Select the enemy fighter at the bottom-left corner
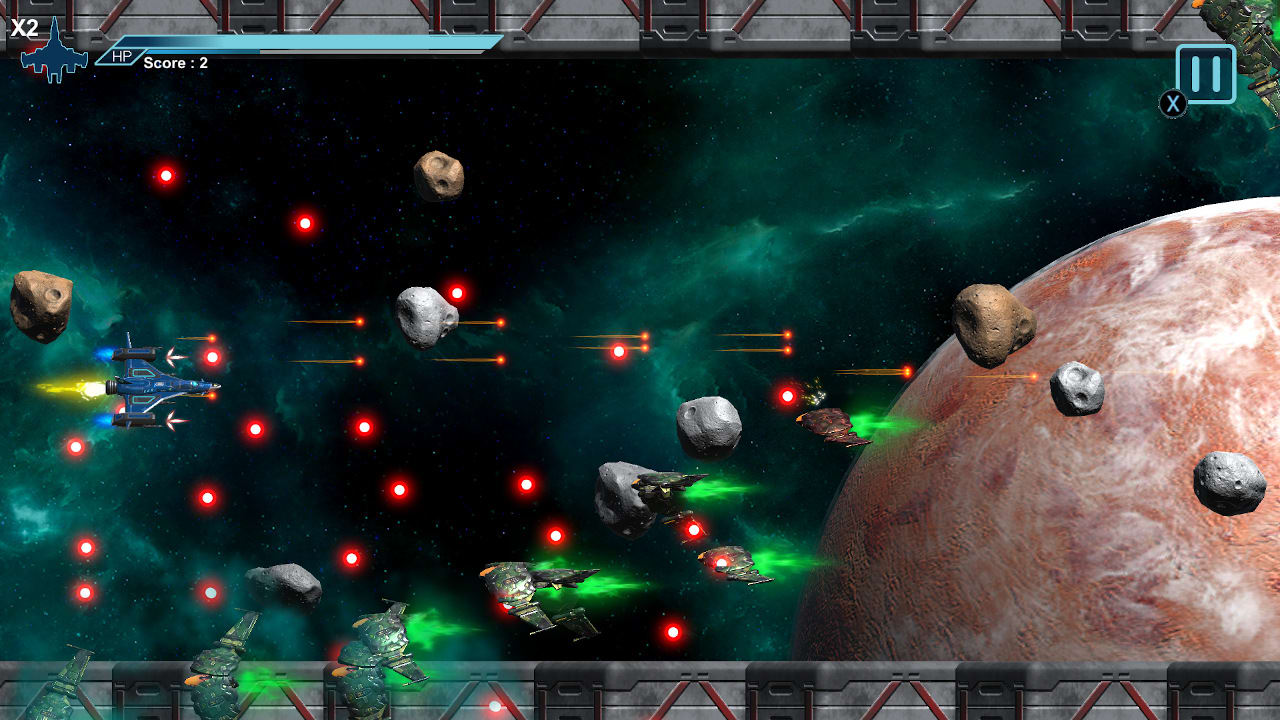This screenshot has width=1280, height=720. tap(60, 690)
